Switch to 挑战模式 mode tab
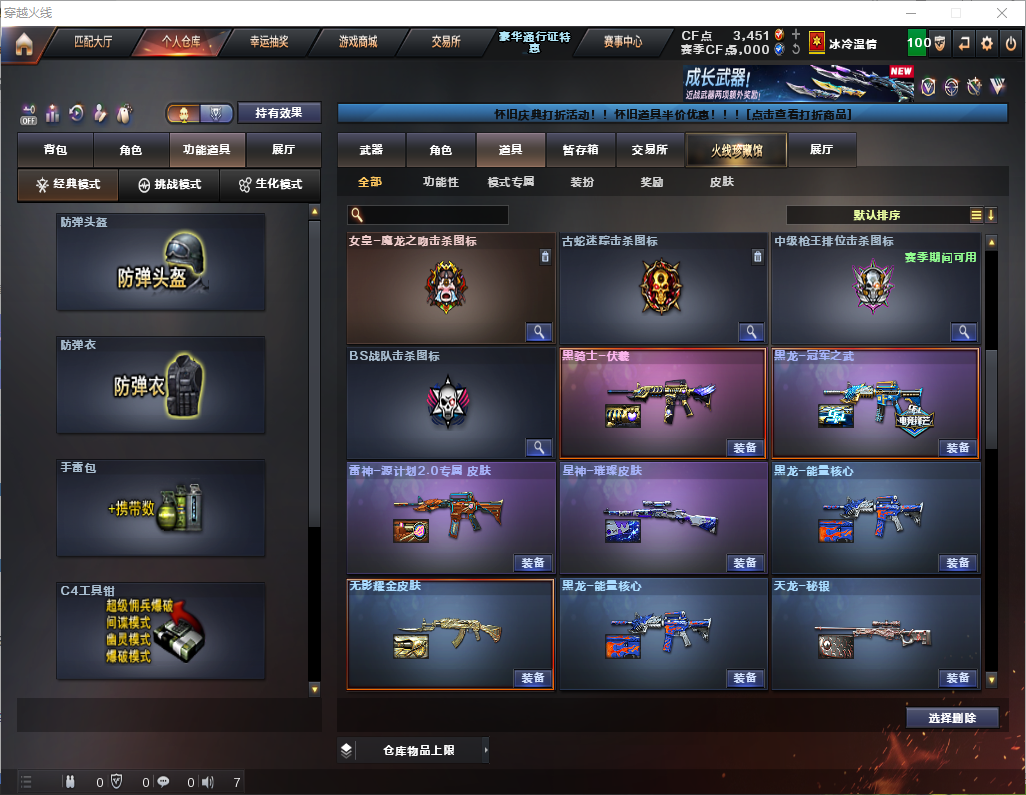 pyautogui.click(x=170, y=185)
